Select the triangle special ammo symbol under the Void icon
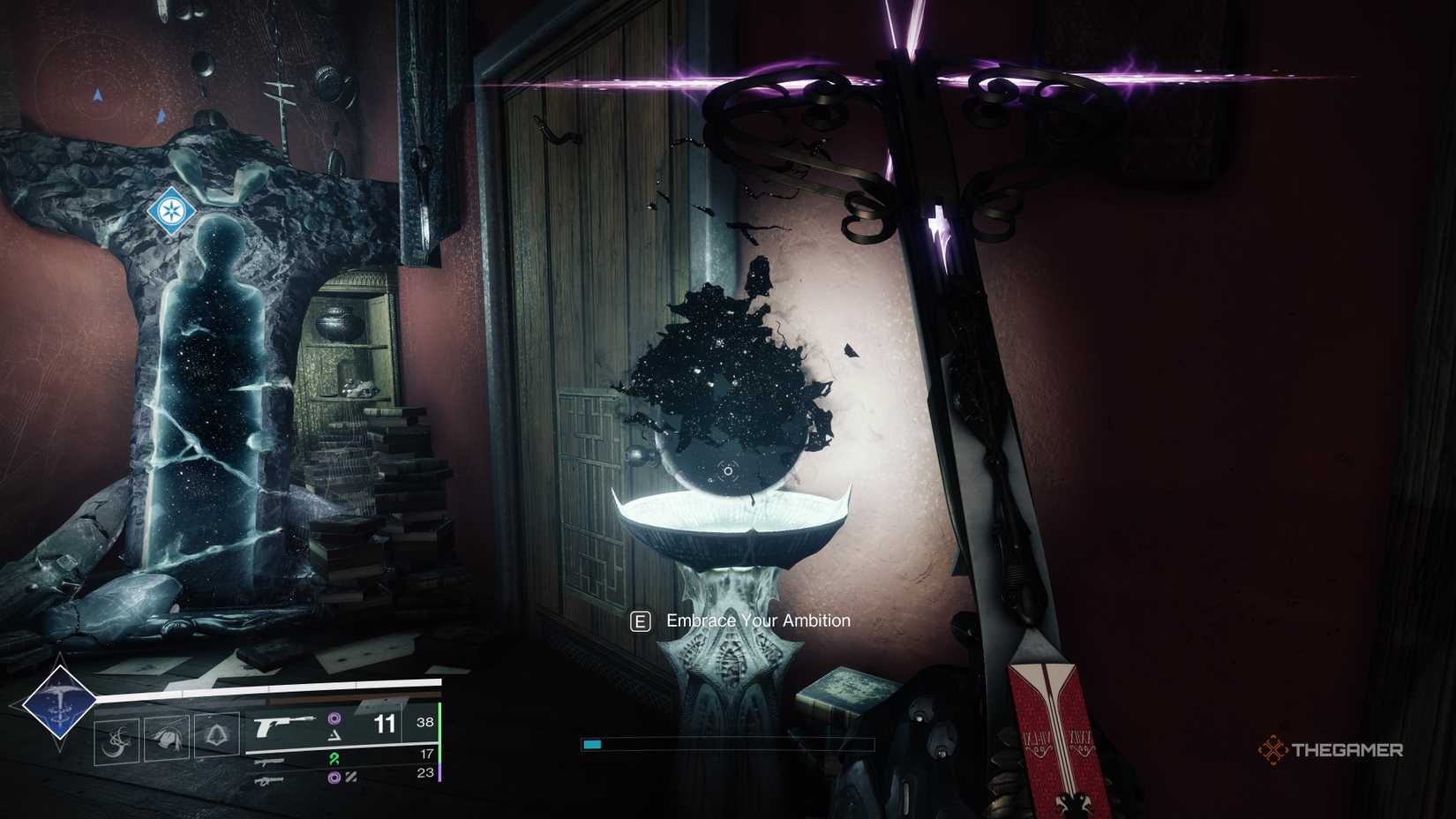This screenshot has height=819, width=1456. coord(335,737)
